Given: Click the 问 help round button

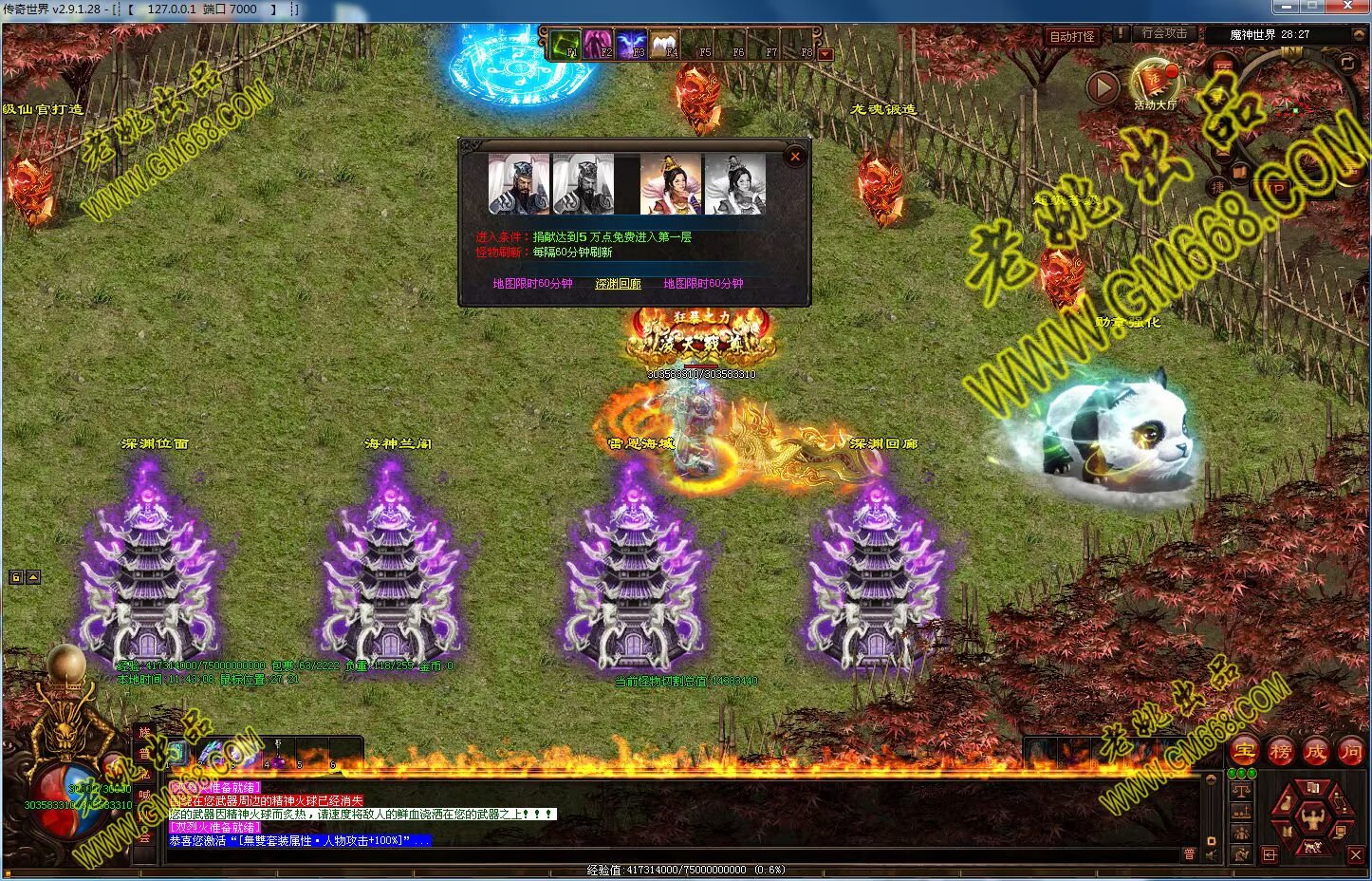Looking at the screenshot, I should (x=1350, y=752).
